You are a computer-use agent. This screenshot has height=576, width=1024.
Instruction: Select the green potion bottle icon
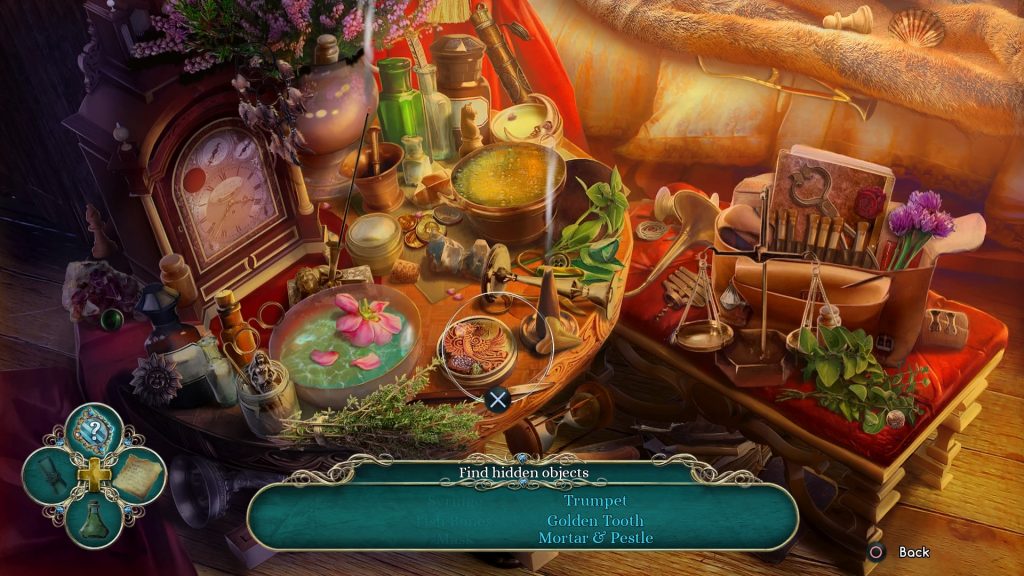[x=94, y=518]
